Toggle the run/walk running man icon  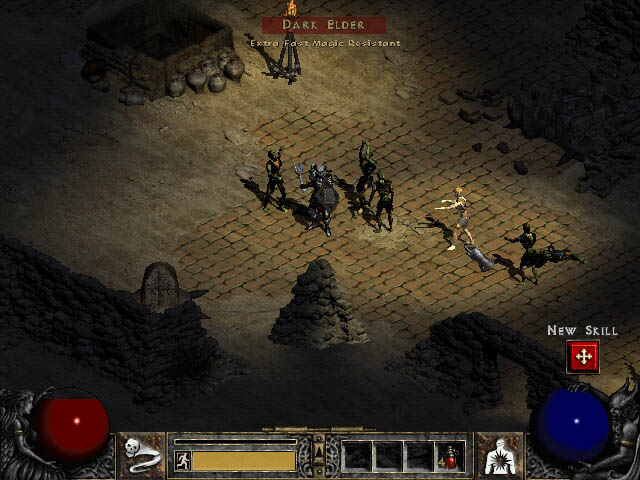pyautogui.click(x=183, y=460)
